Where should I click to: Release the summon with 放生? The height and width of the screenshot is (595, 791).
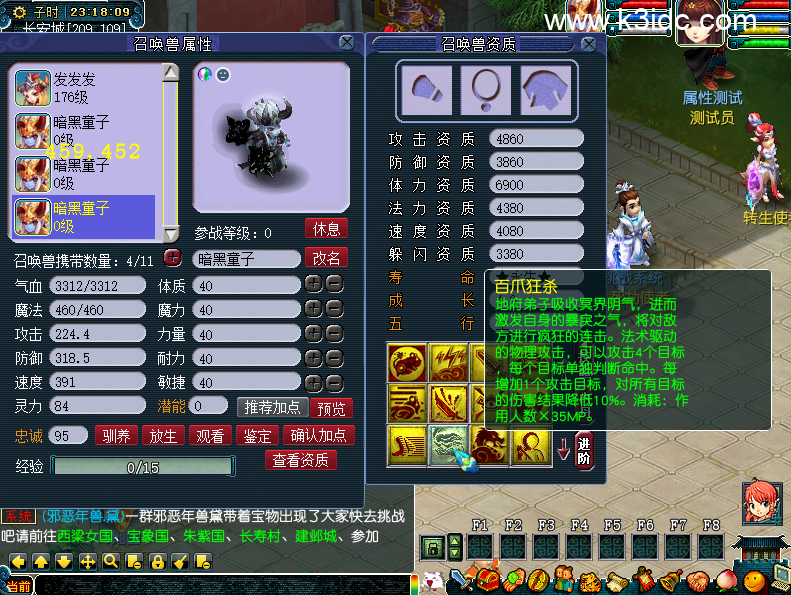point(163,435)
